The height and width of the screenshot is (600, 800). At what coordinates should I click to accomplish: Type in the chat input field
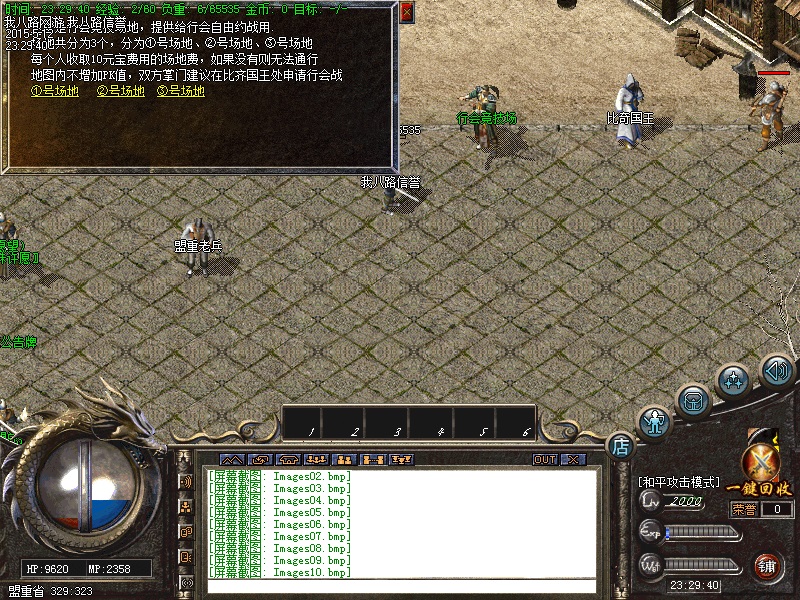(x=400, y=586)
